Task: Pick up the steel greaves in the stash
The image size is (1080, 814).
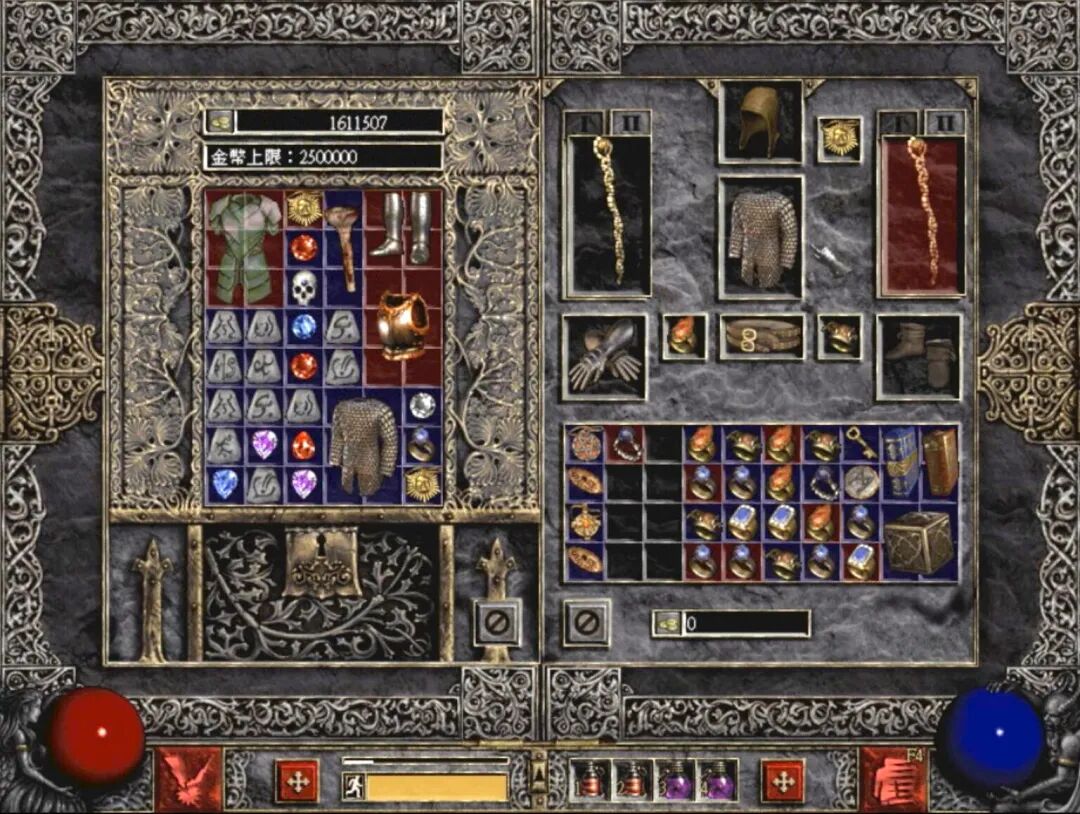Action: click(403, 227)
